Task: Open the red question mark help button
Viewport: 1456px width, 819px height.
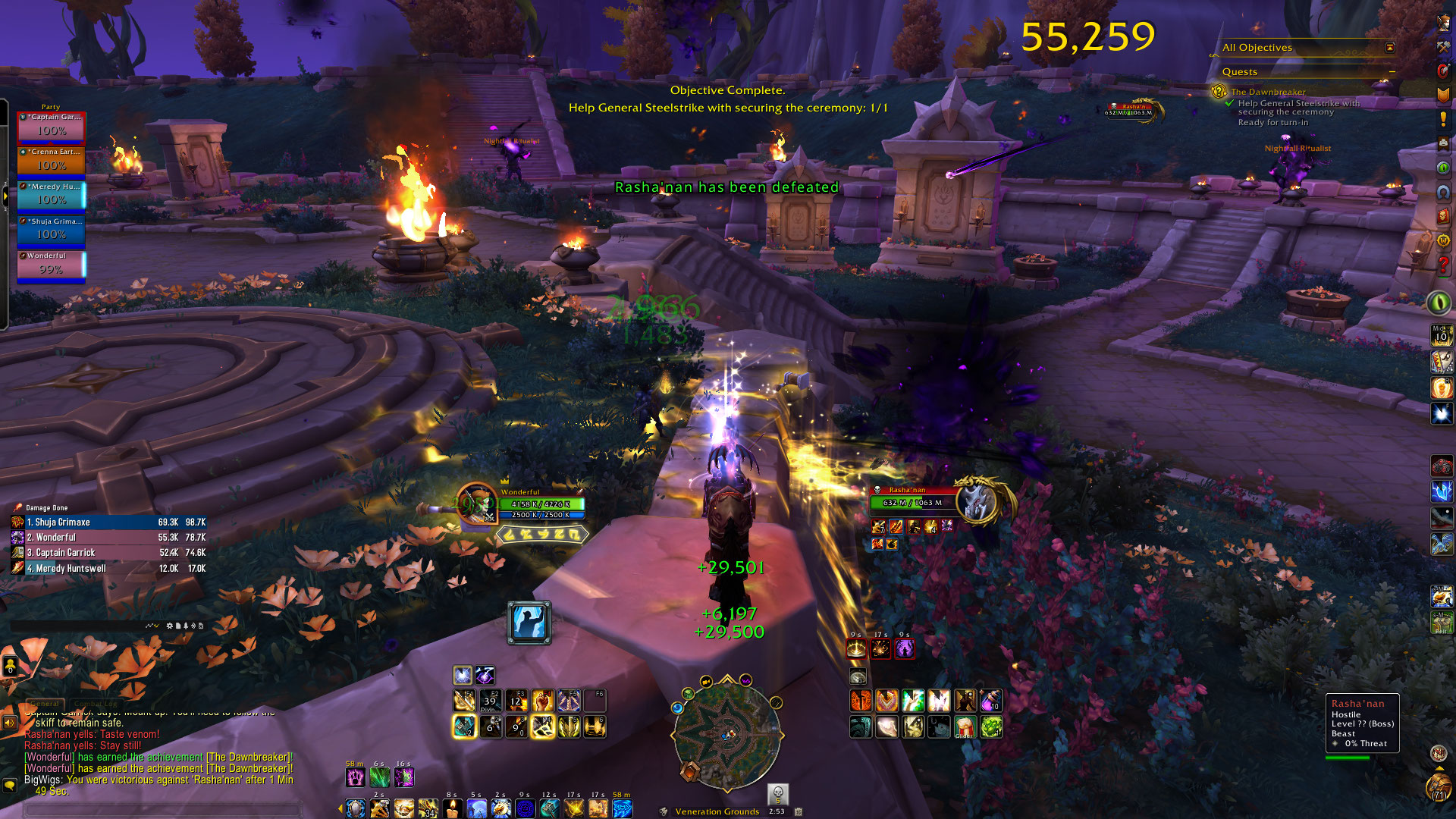Action: (x=1443, y=265)
